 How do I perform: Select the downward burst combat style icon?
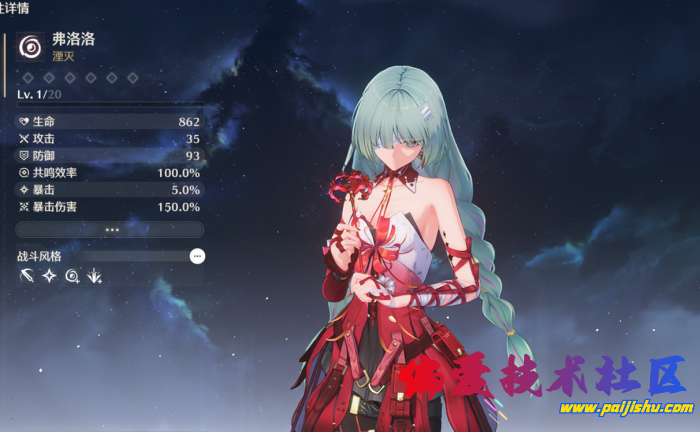[x=94, y=276]
